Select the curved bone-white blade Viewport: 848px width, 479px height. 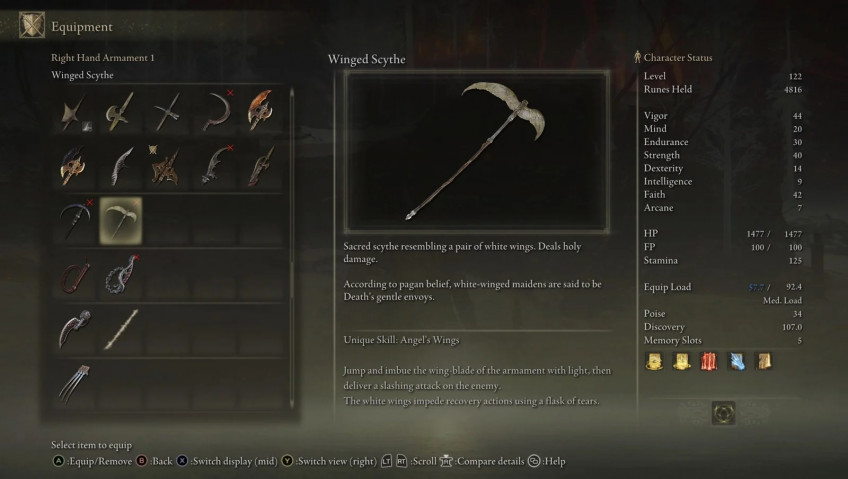tap(121, 166)
